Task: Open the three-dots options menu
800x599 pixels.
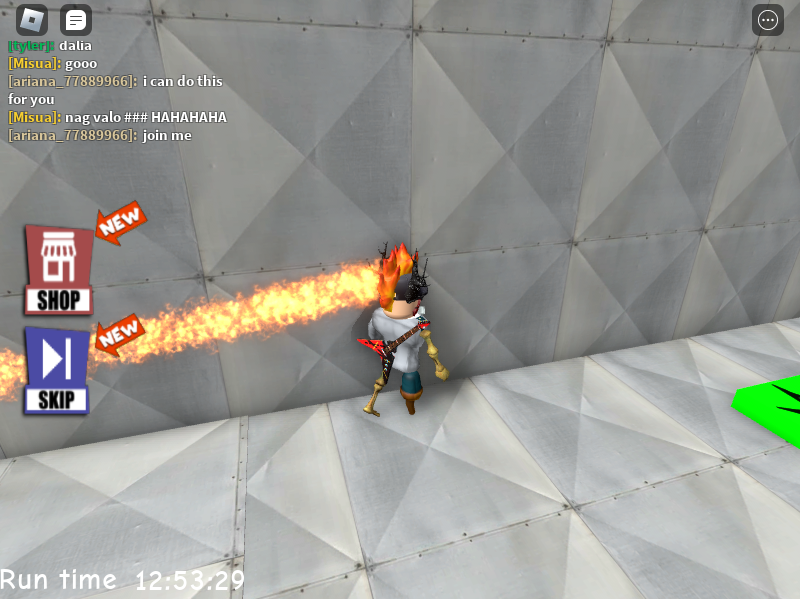Action: pyautogui.click(x=768, y=20)
